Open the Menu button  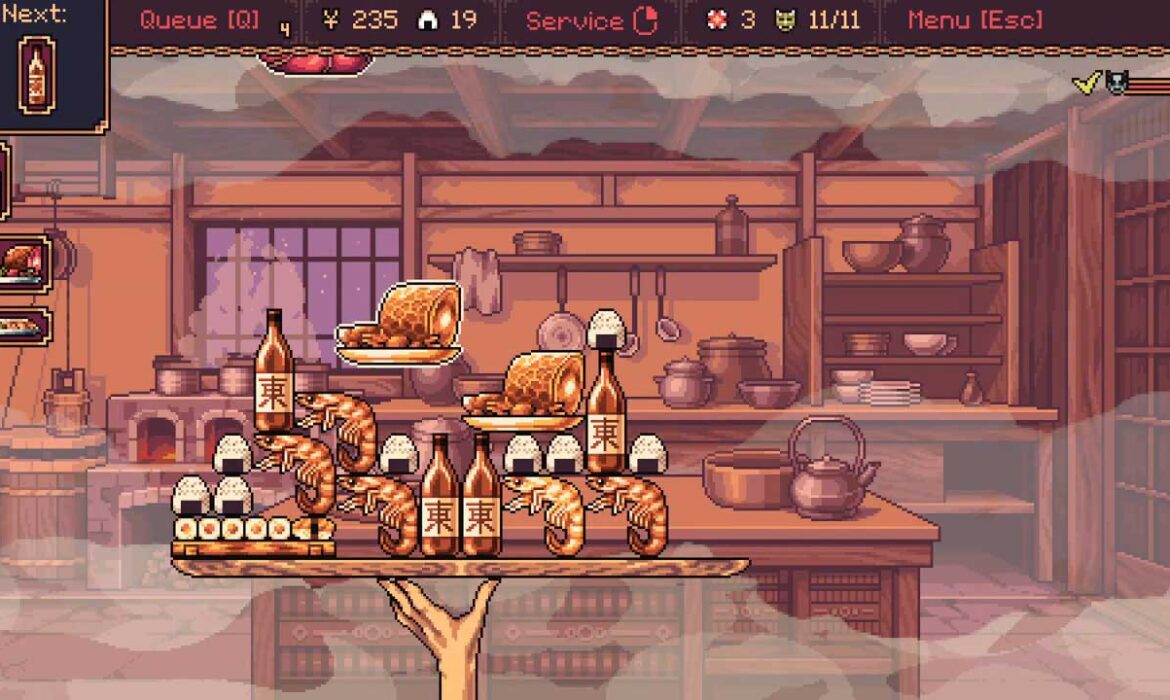(x=975, y=20)
